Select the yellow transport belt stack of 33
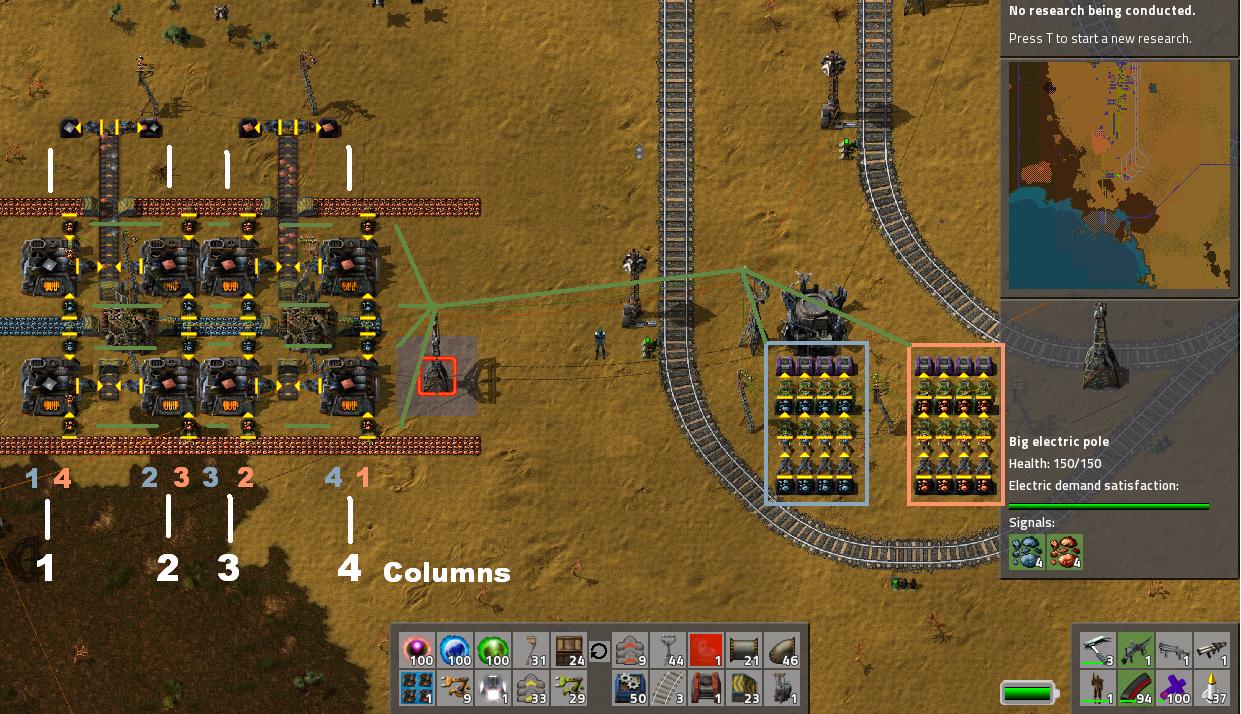Viewport: 1241px width, 714px height. (530, 689)
